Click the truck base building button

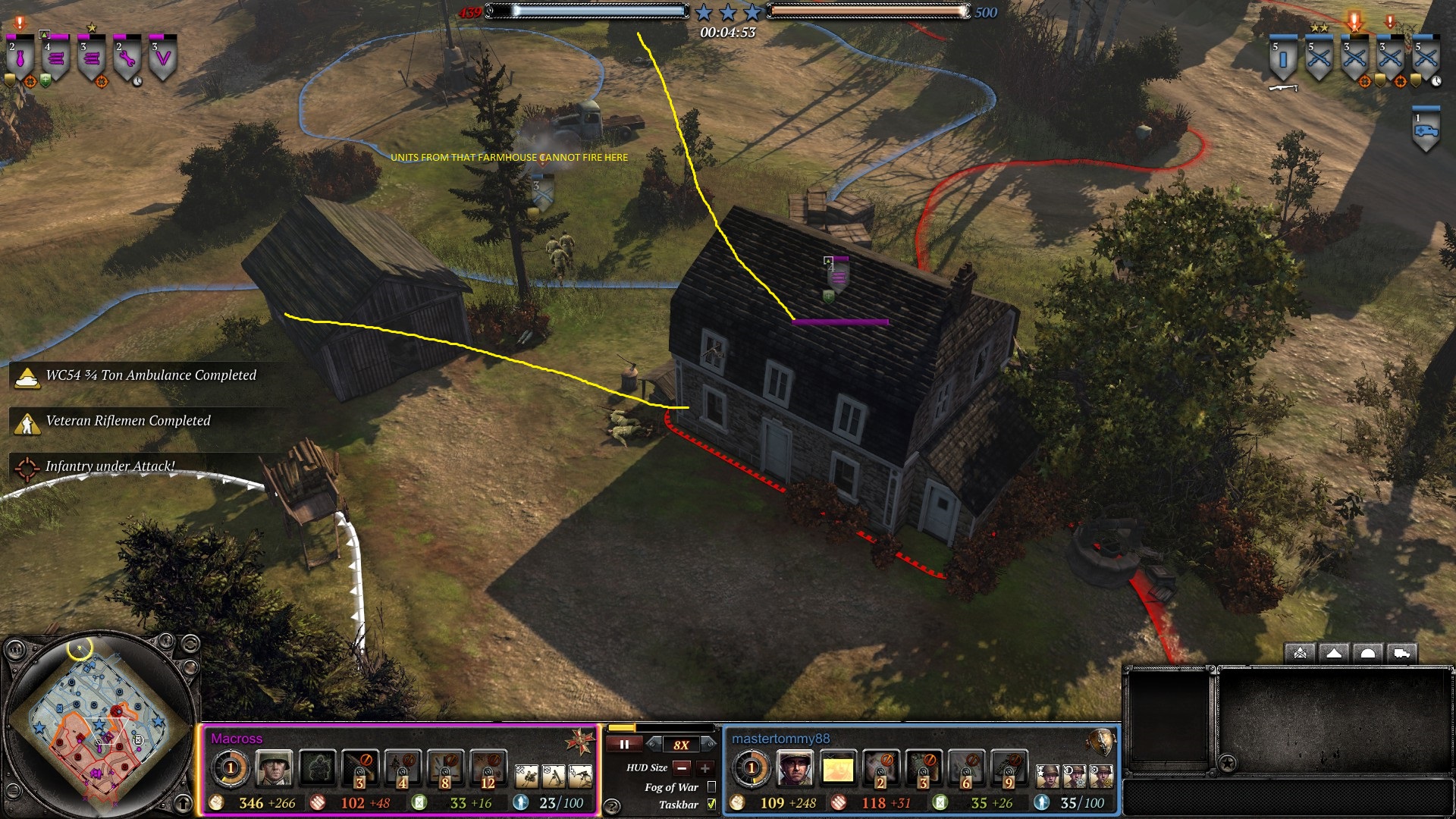click(x=1402, y=654)
